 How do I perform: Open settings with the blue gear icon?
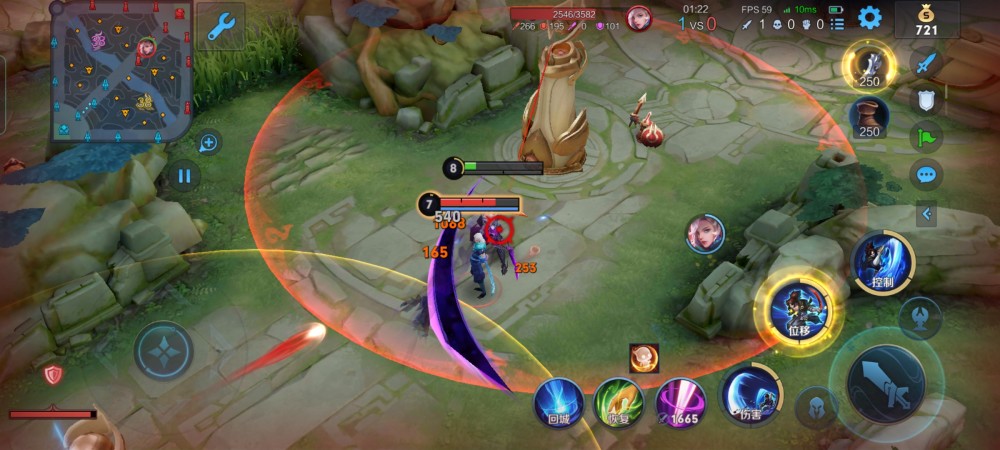[x=870, y=17]
